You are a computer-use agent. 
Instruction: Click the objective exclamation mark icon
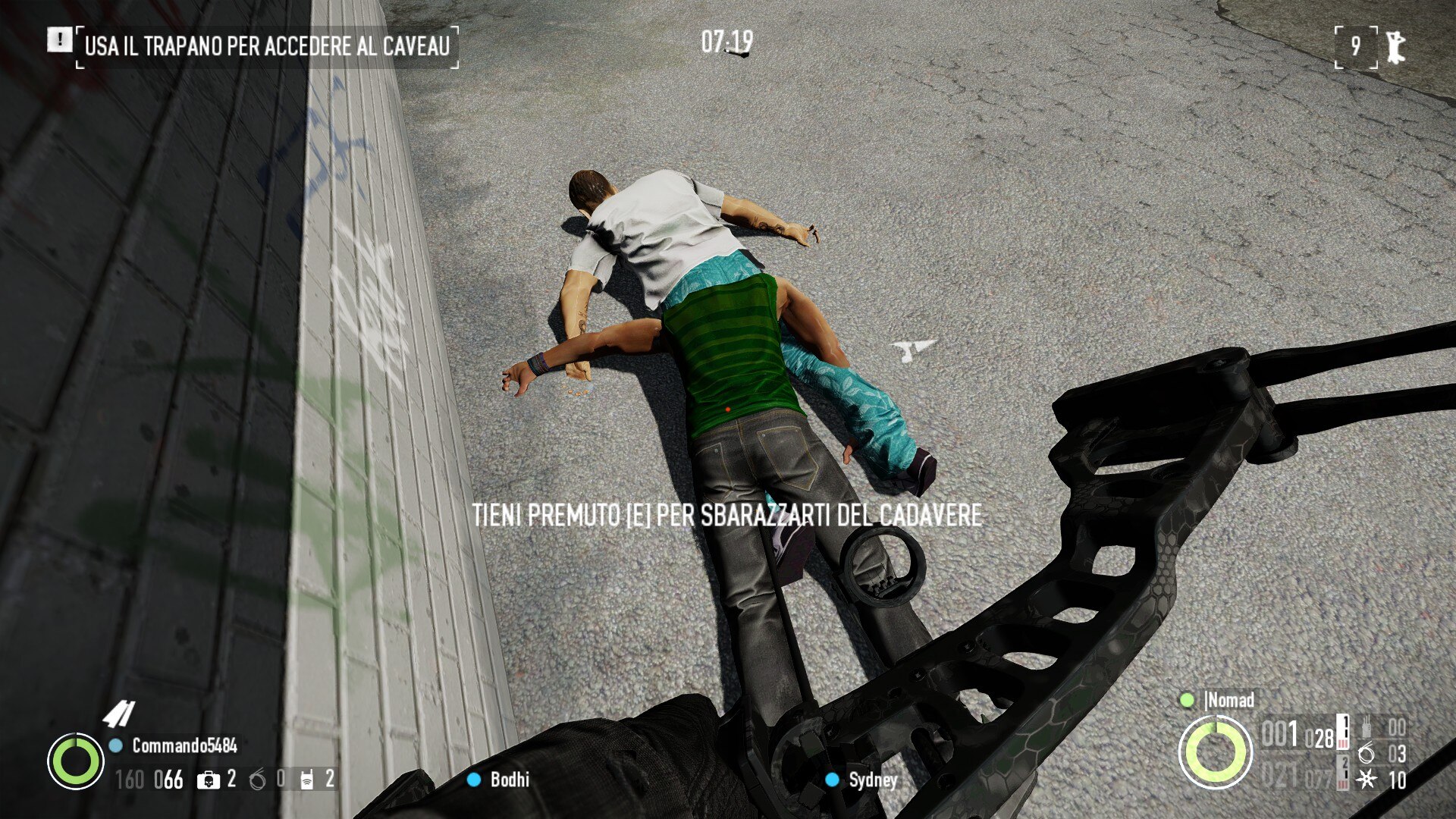[x=59, y=40]
